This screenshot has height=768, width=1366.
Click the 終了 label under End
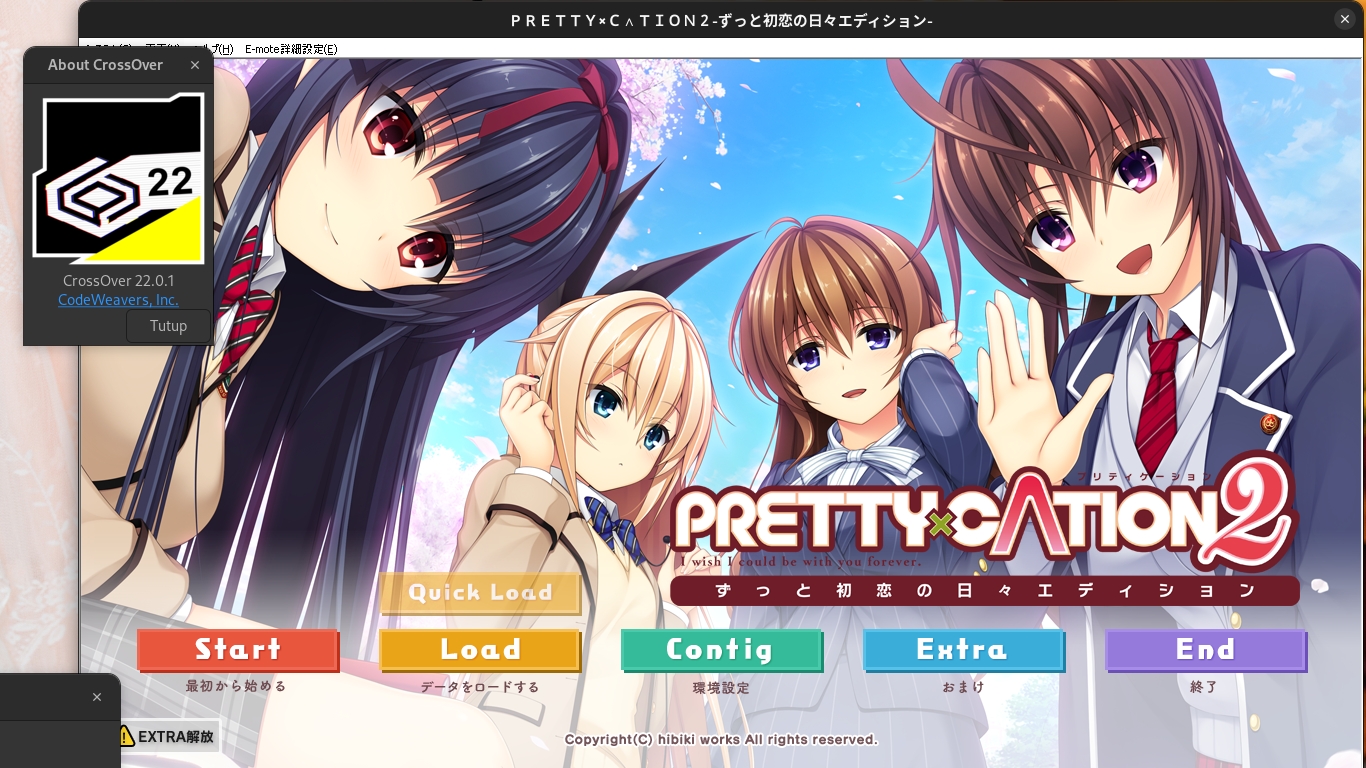pos(1206,687)
